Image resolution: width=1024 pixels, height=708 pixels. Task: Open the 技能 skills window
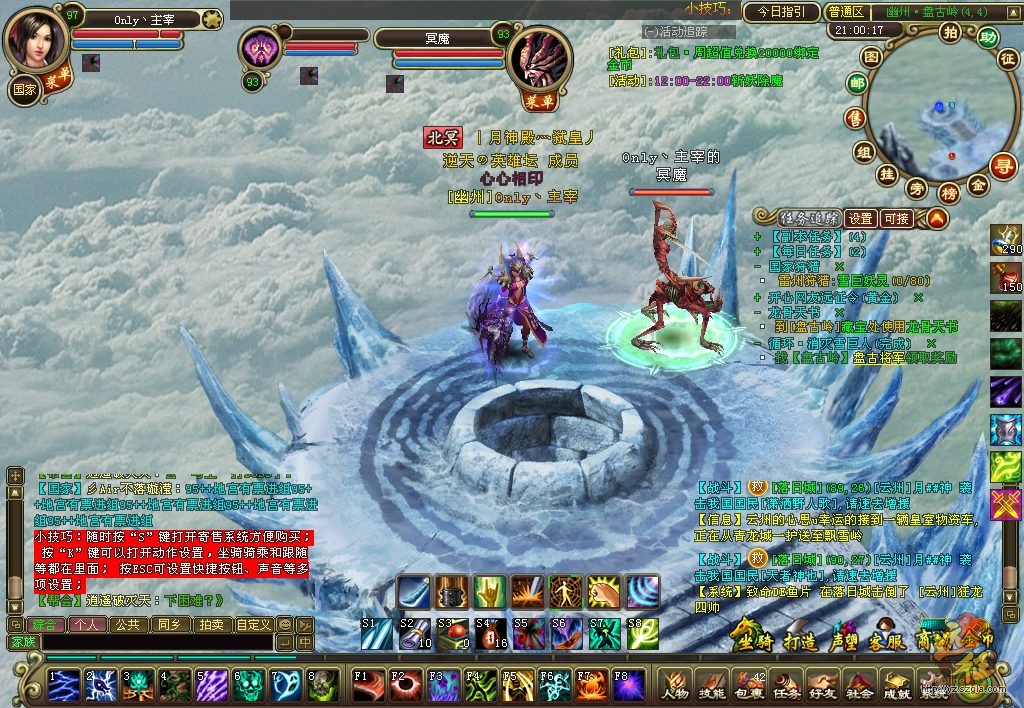pyautogui.click(x=712, y=685)
